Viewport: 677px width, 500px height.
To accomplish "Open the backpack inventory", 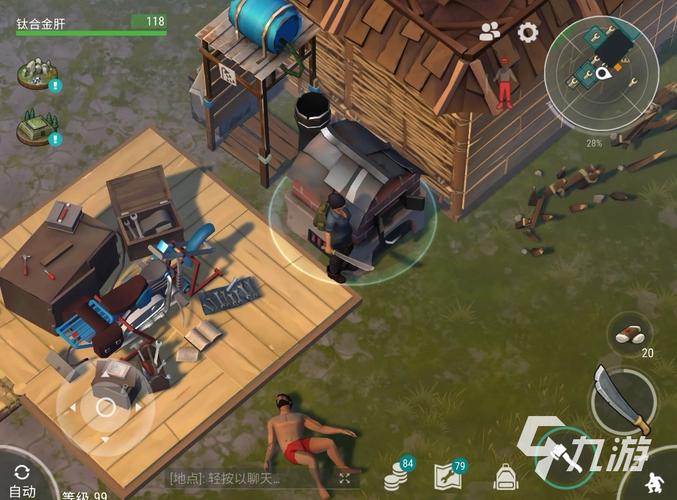I will (x=505, y=476).
